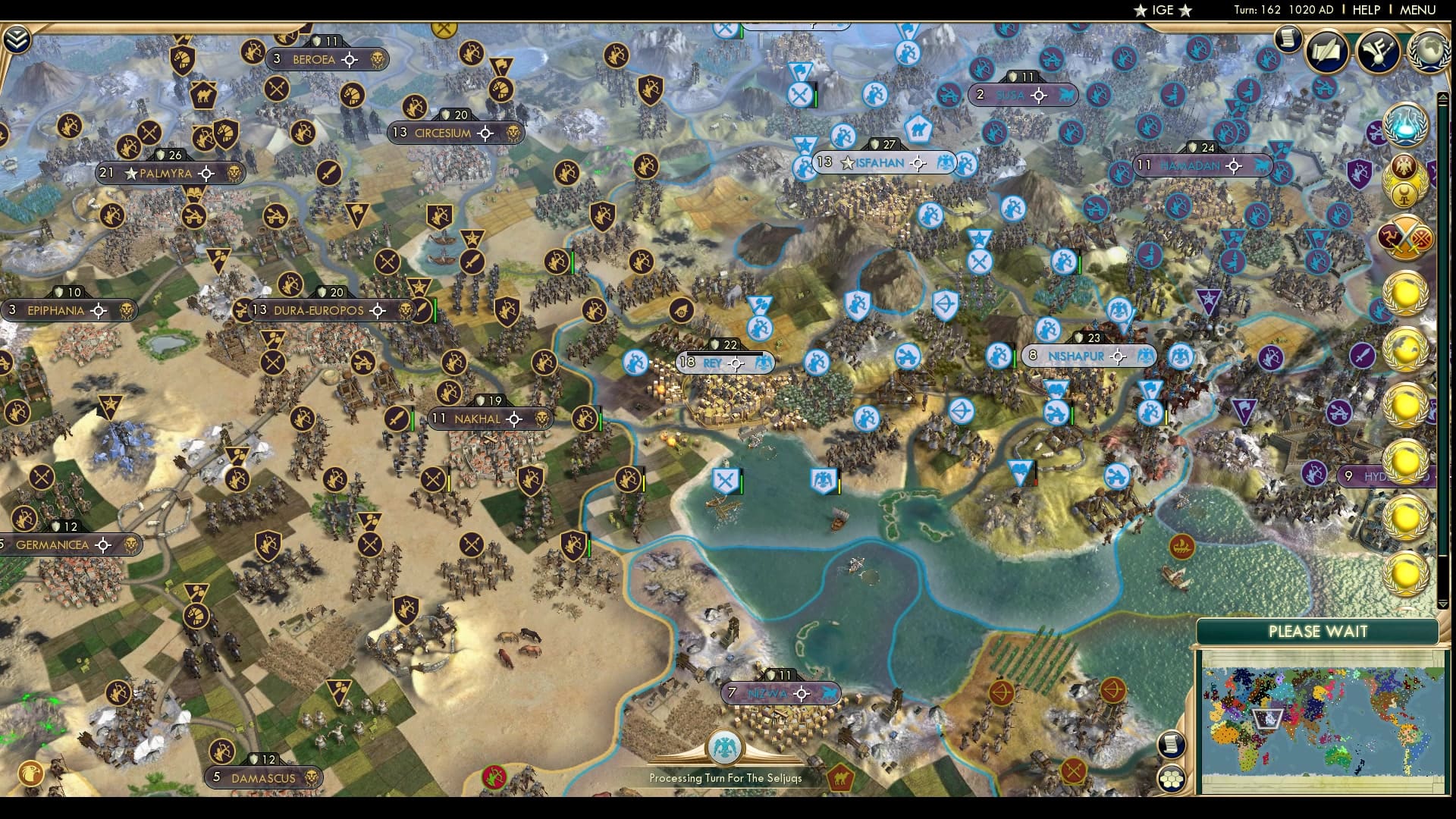Select the Dura-Europos city banner

click(x=318, y=311)
